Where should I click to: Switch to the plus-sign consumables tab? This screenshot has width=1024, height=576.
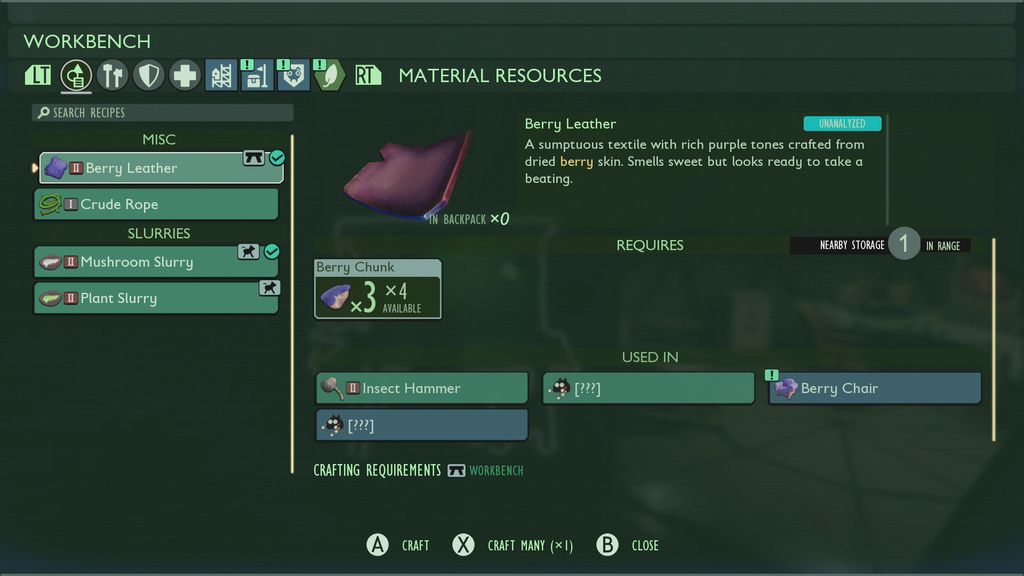click(x=185, y=76)
